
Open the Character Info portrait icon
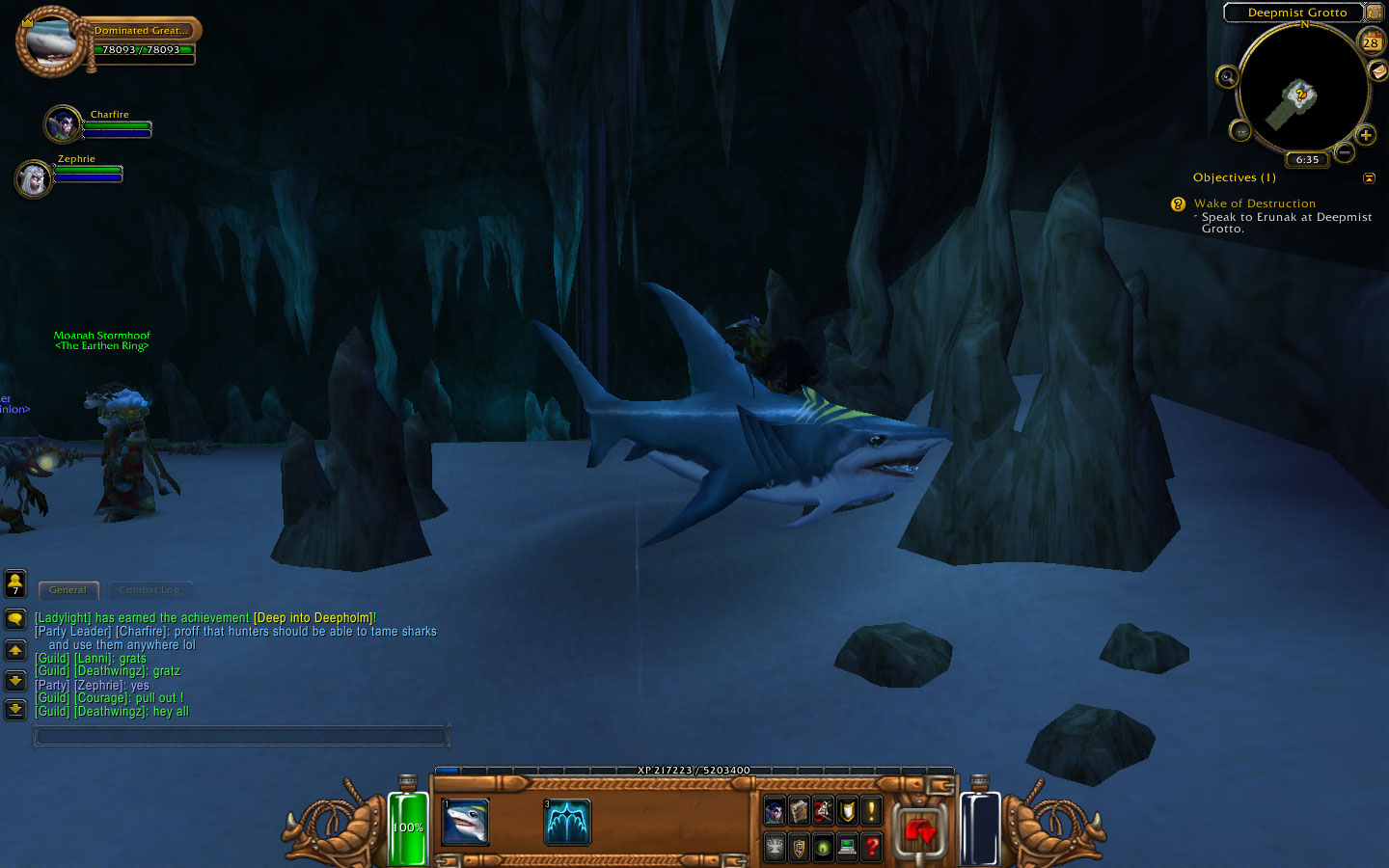point(775,812)
